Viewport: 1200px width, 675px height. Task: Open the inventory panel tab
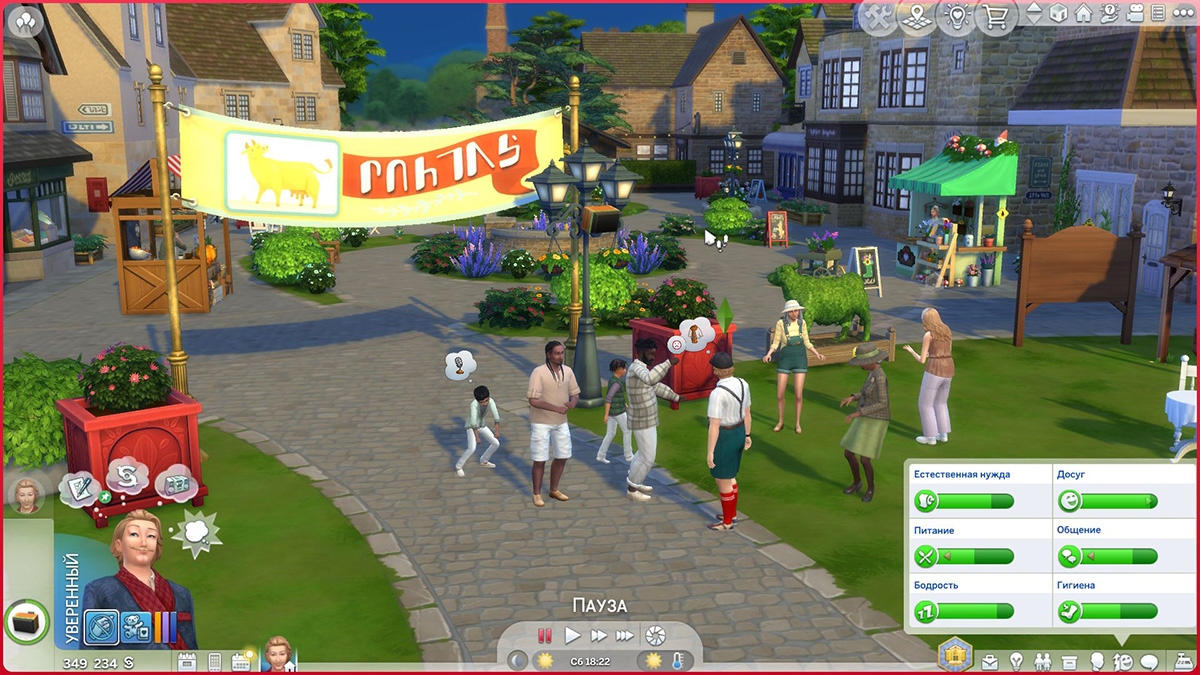coord(1069,661)
